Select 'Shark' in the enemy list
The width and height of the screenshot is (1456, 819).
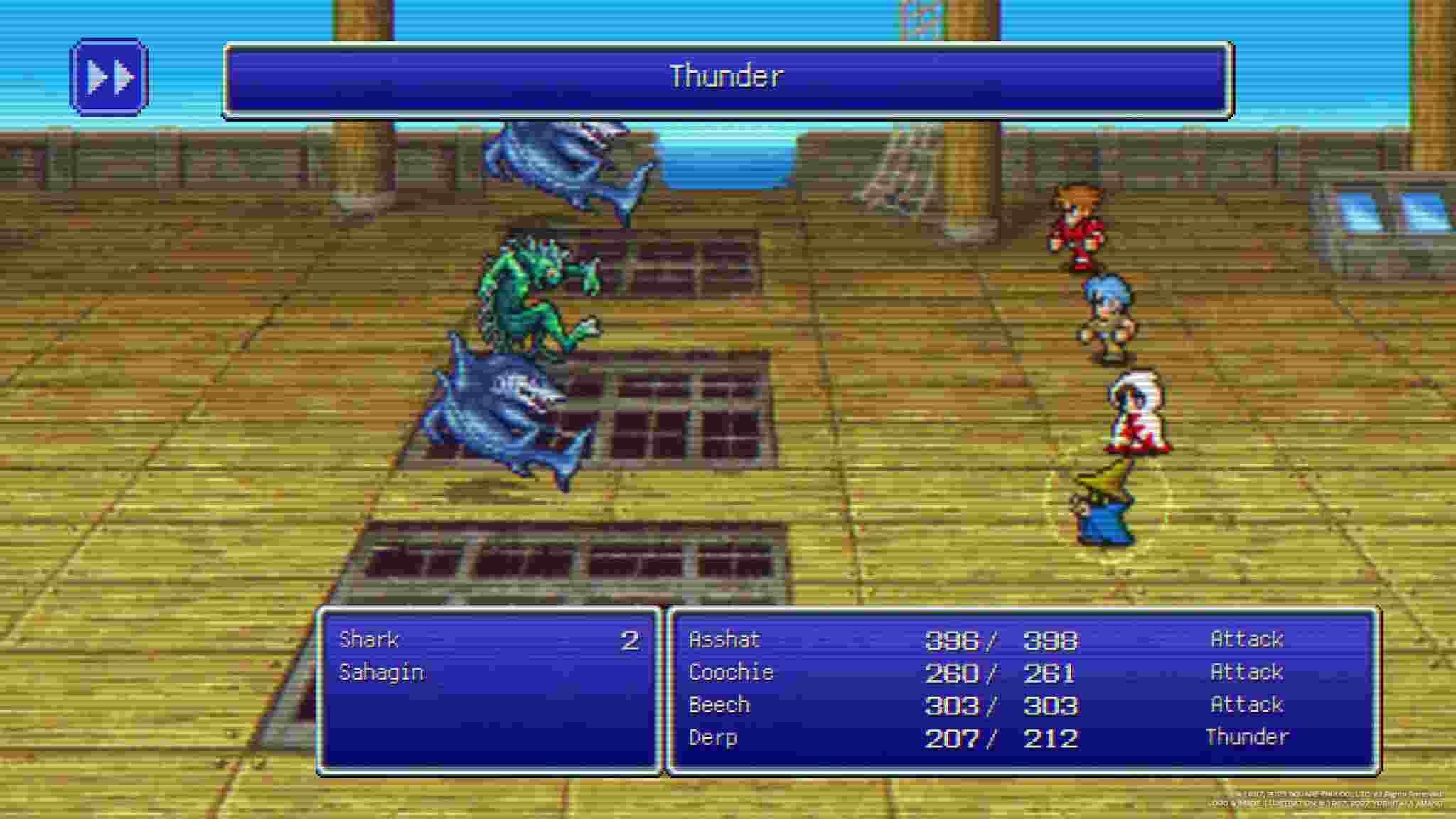[370, 639]
